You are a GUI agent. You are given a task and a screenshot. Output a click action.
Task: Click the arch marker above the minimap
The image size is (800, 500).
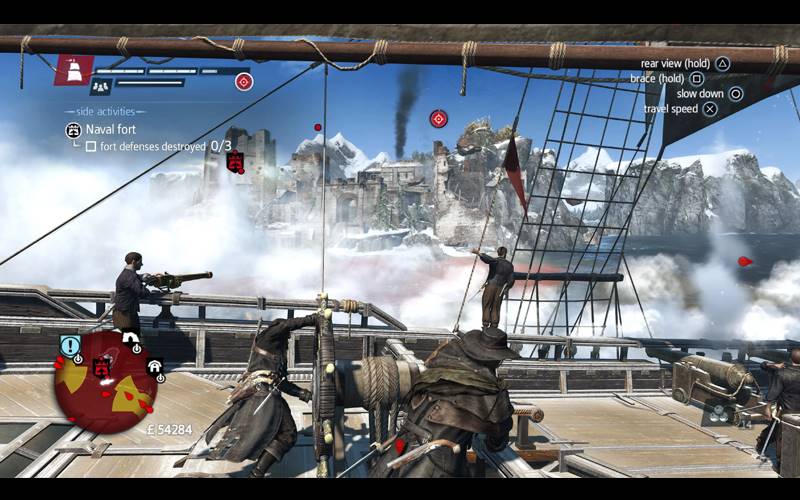(130, 339)
